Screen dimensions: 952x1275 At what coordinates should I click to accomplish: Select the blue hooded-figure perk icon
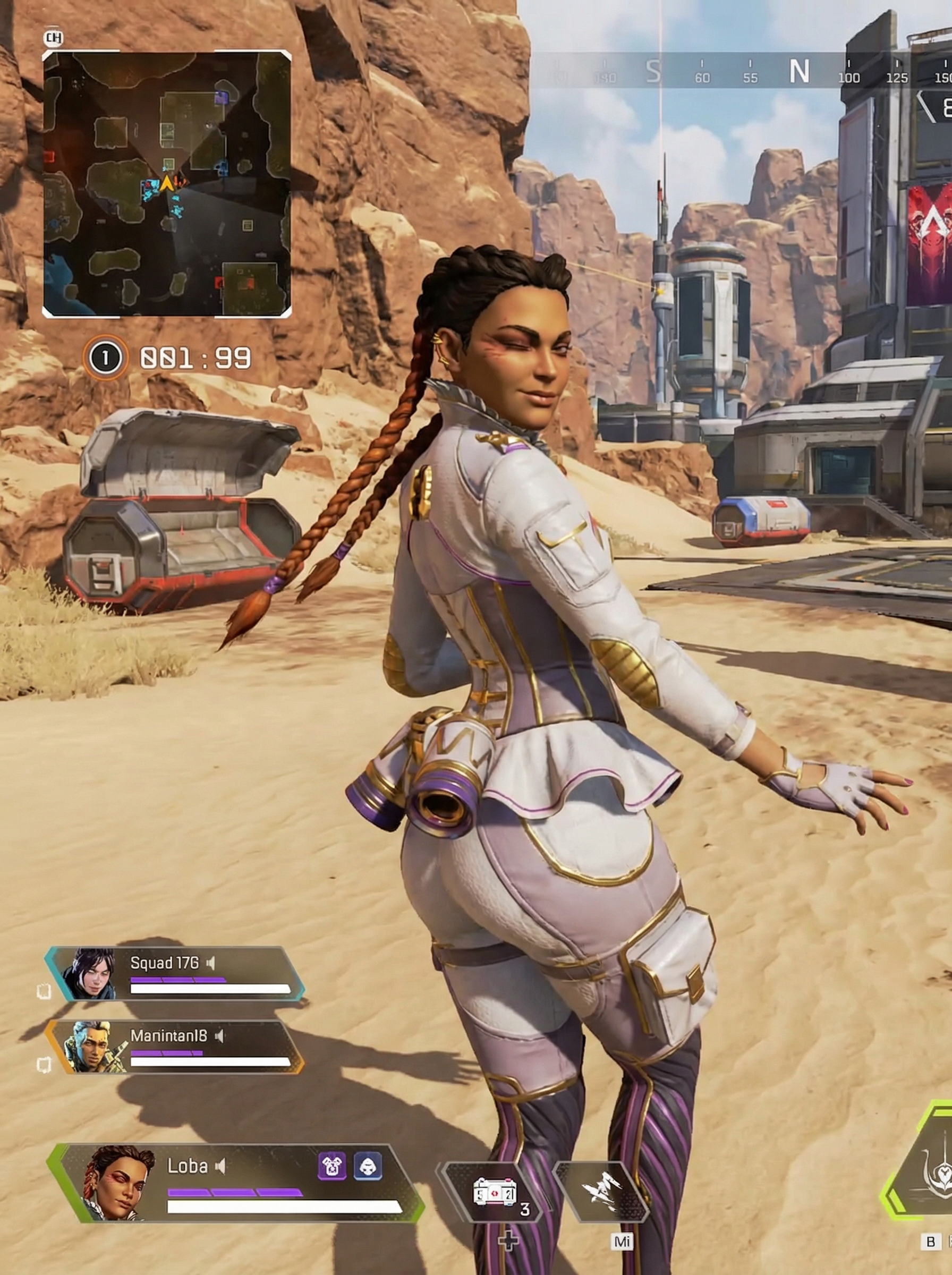point(367,1166)
